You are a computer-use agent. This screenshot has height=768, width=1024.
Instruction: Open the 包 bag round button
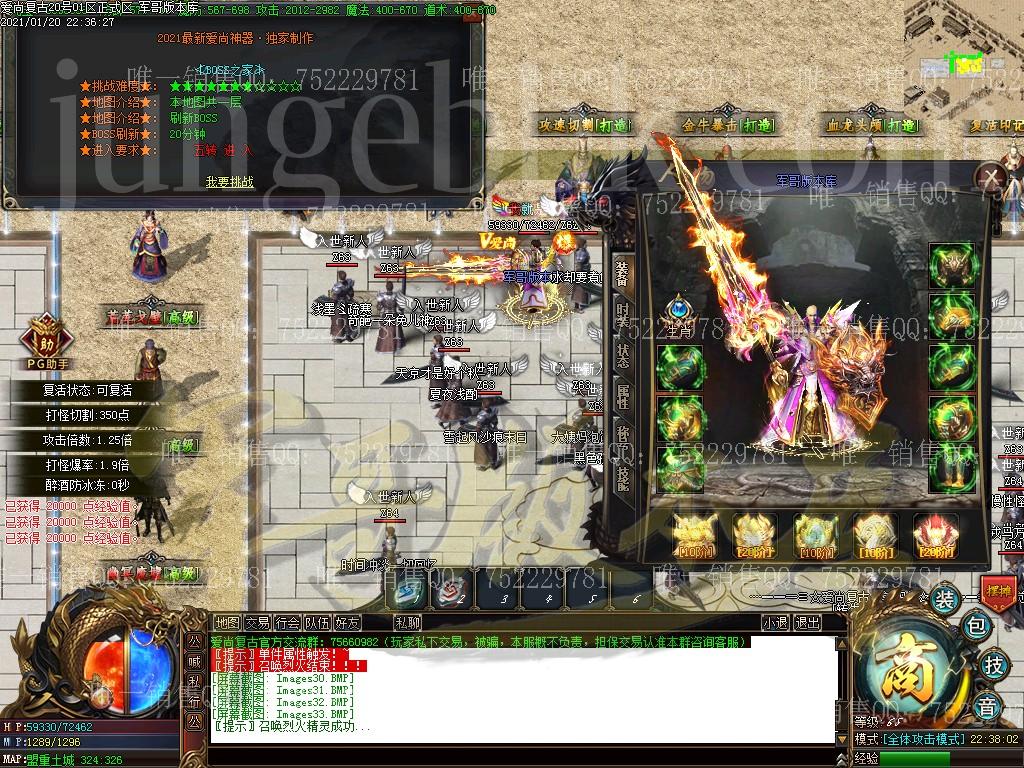978,627
